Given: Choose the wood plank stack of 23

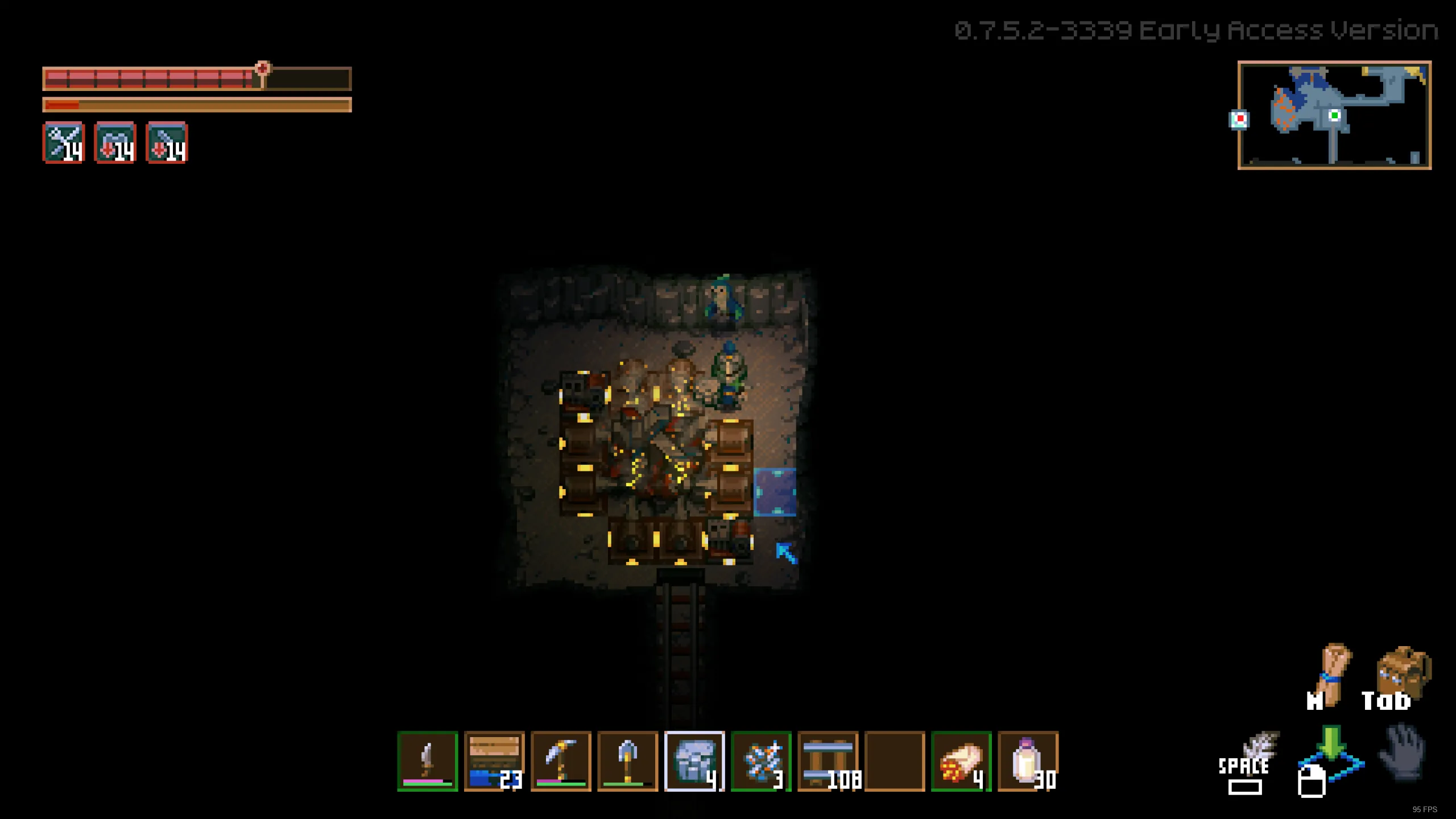Looking at the screenshot, I should 494,761.
